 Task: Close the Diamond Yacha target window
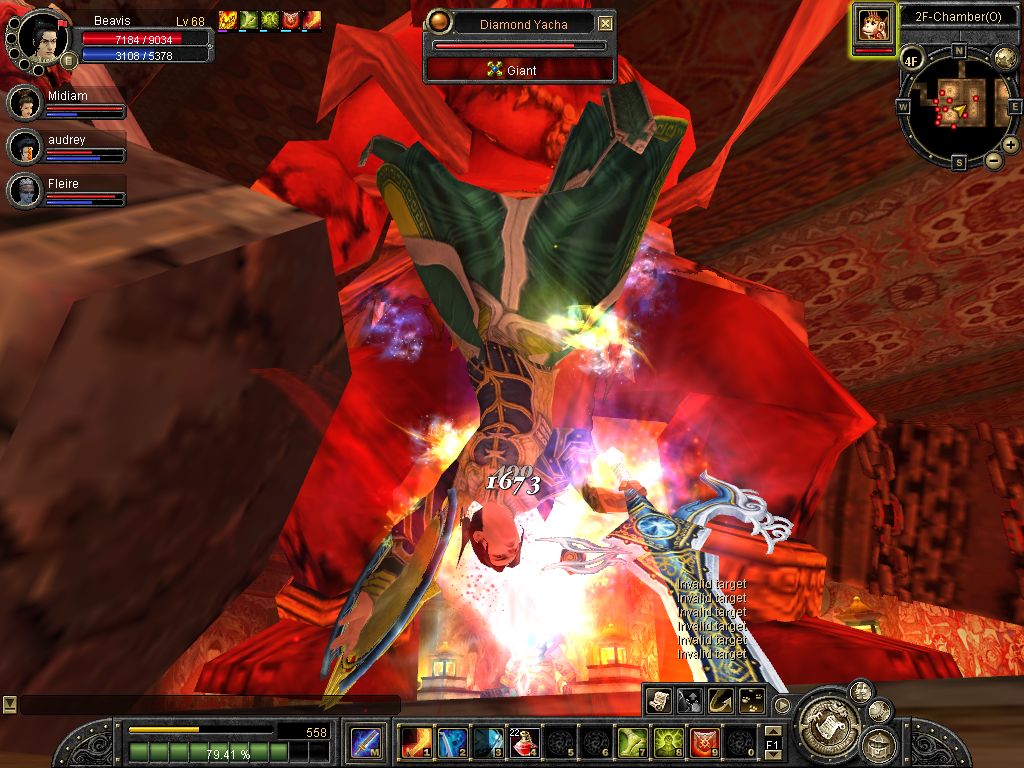coord(605,24)
